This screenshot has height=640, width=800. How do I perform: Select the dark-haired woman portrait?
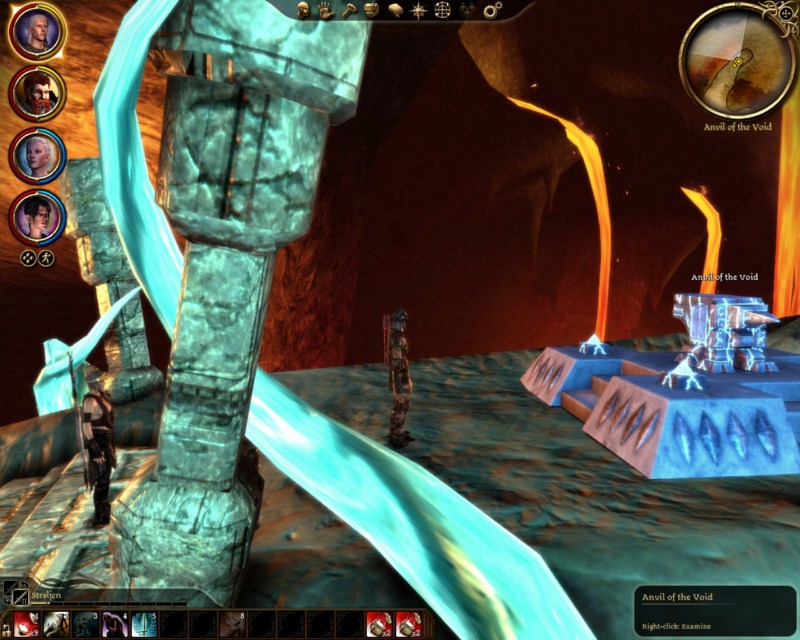pyautogui.click(x=38, y=215)
